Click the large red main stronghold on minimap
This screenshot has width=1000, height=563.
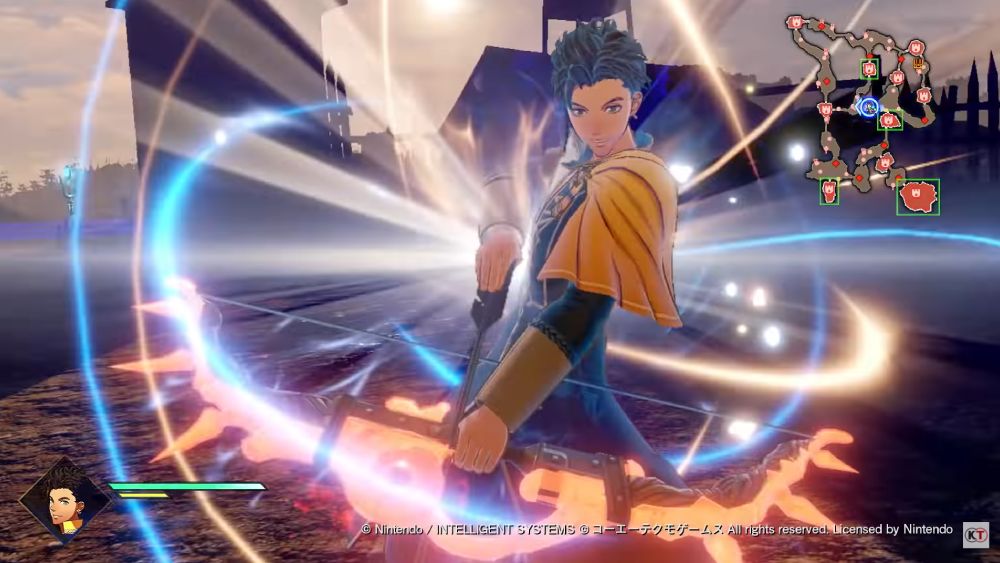tap(917, 197)
